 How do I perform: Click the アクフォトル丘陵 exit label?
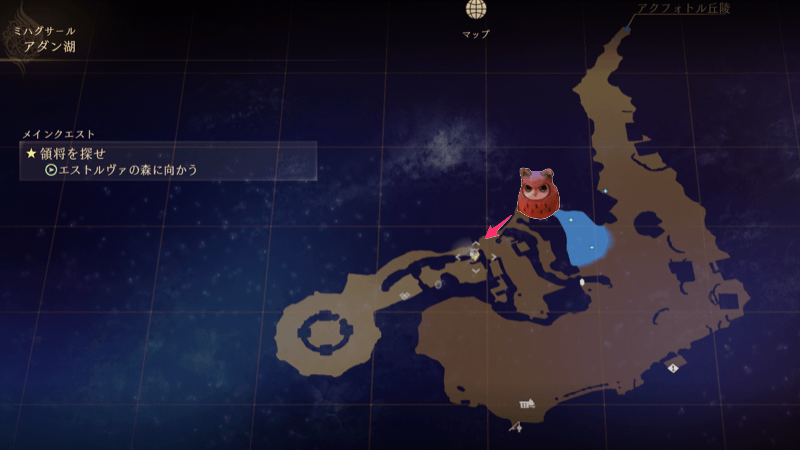678,9
